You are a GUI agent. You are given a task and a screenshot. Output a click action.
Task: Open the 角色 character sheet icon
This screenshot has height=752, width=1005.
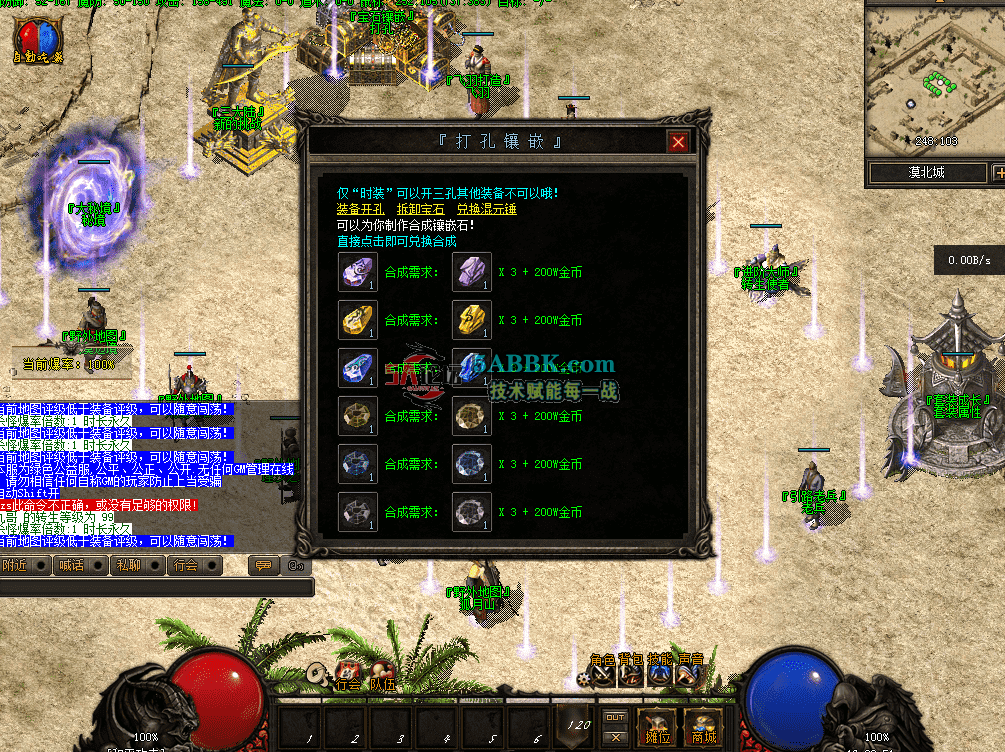tap(602, 676)
